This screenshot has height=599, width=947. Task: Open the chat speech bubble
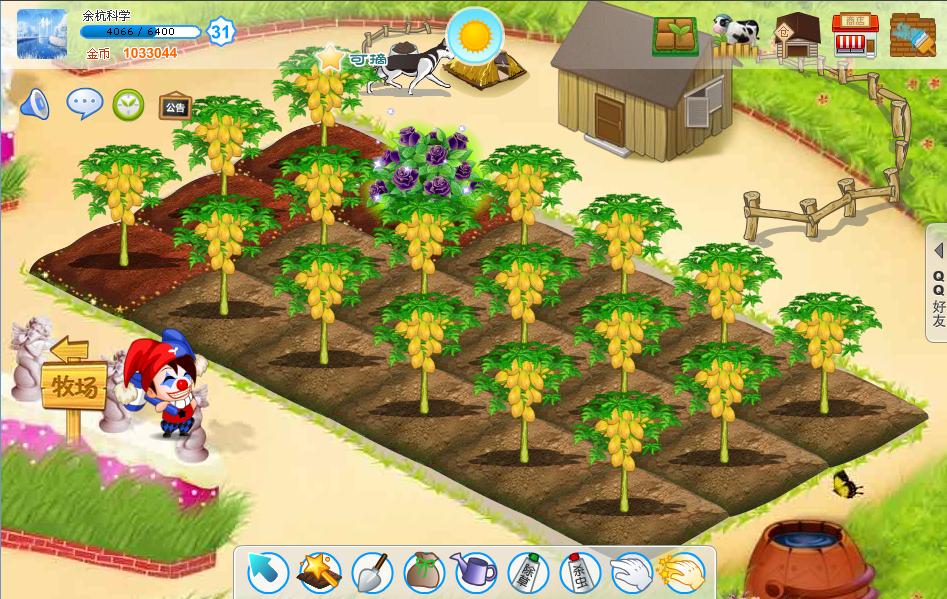click(x=84, y=102)
